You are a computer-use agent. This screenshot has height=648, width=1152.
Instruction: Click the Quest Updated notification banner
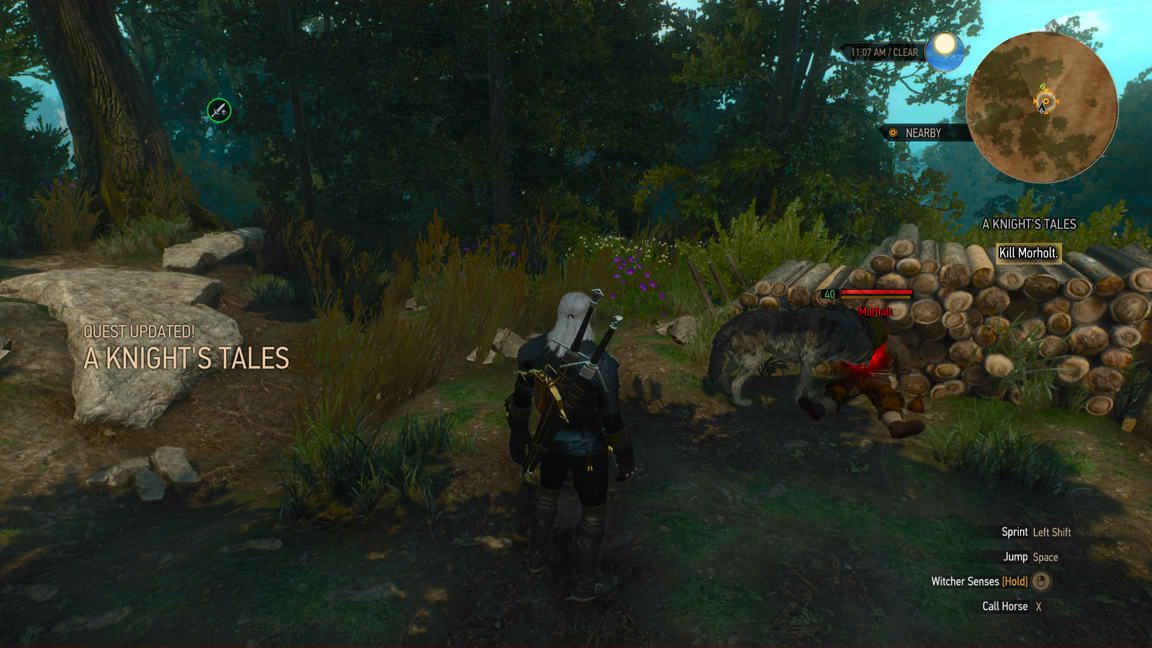(186, 348)
